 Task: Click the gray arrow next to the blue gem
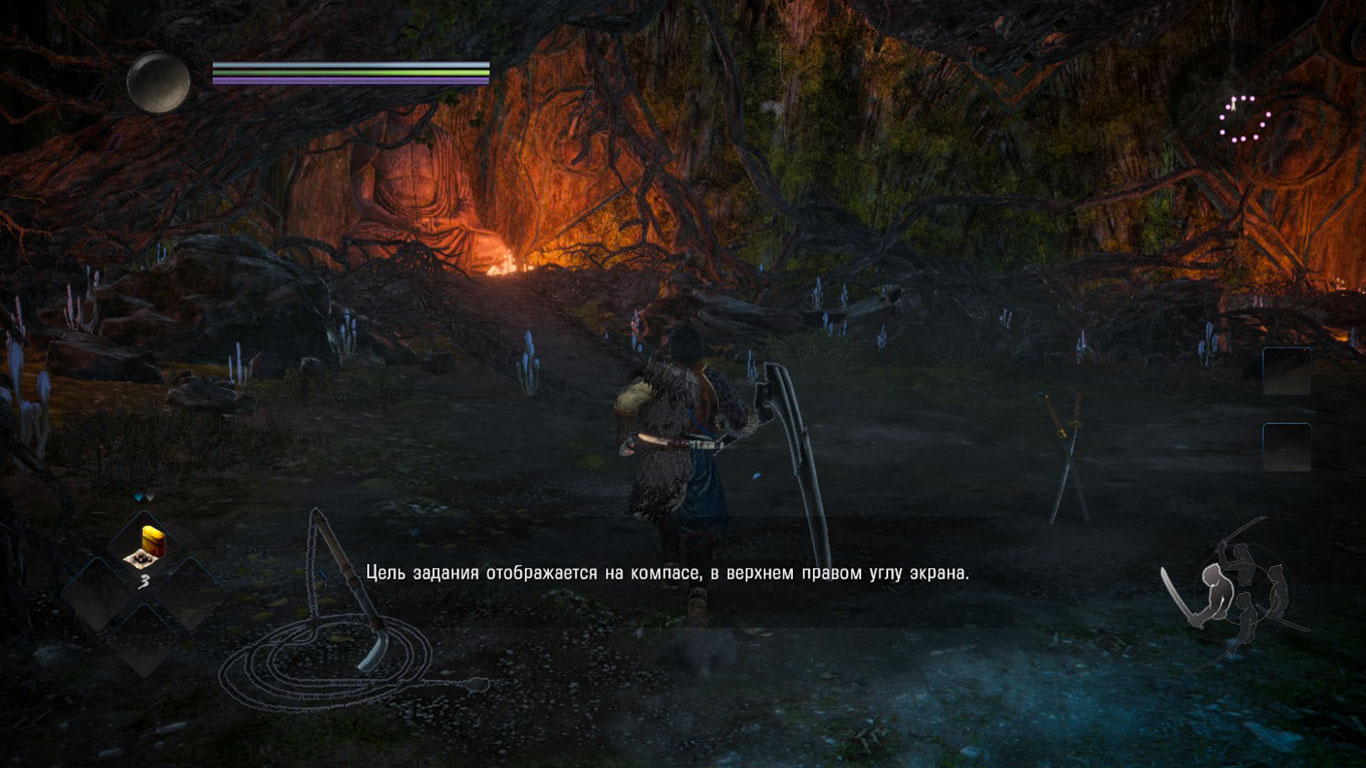(150, 496)
